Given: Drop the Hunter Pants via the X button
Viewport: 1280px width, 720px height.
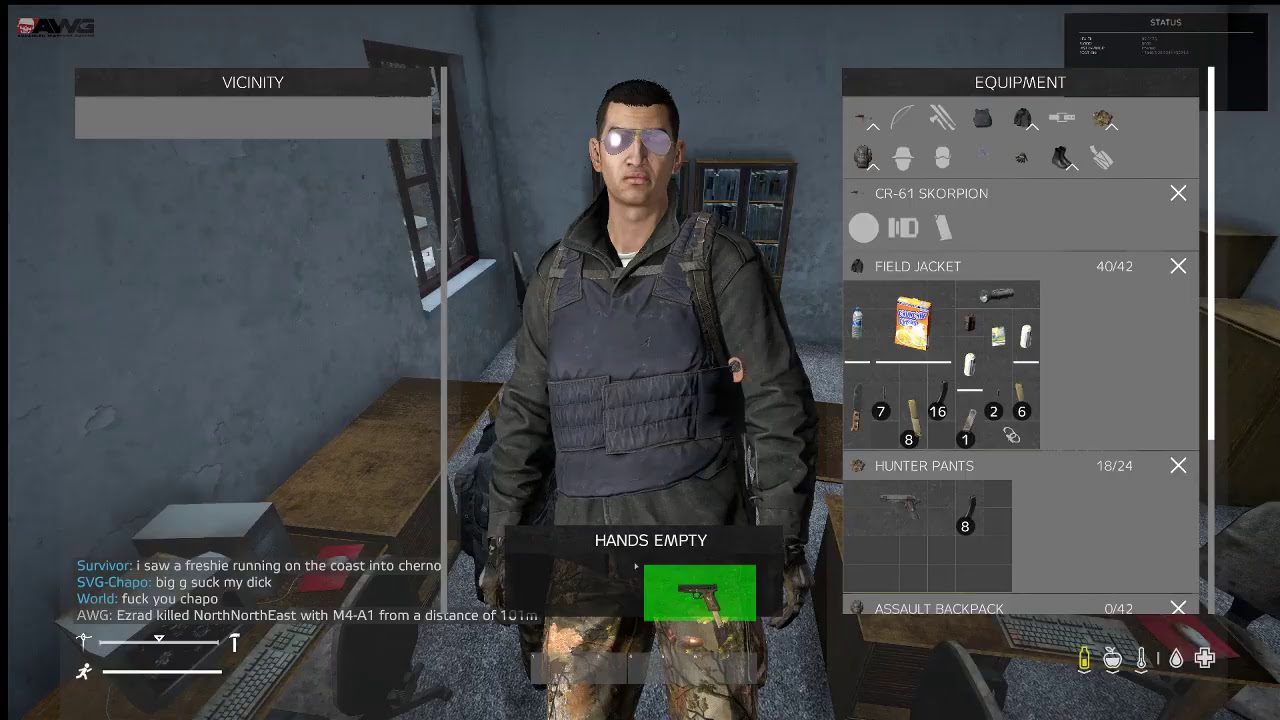Looking at the screenshot, I should pyautogui.click(x=1178, y=465).
